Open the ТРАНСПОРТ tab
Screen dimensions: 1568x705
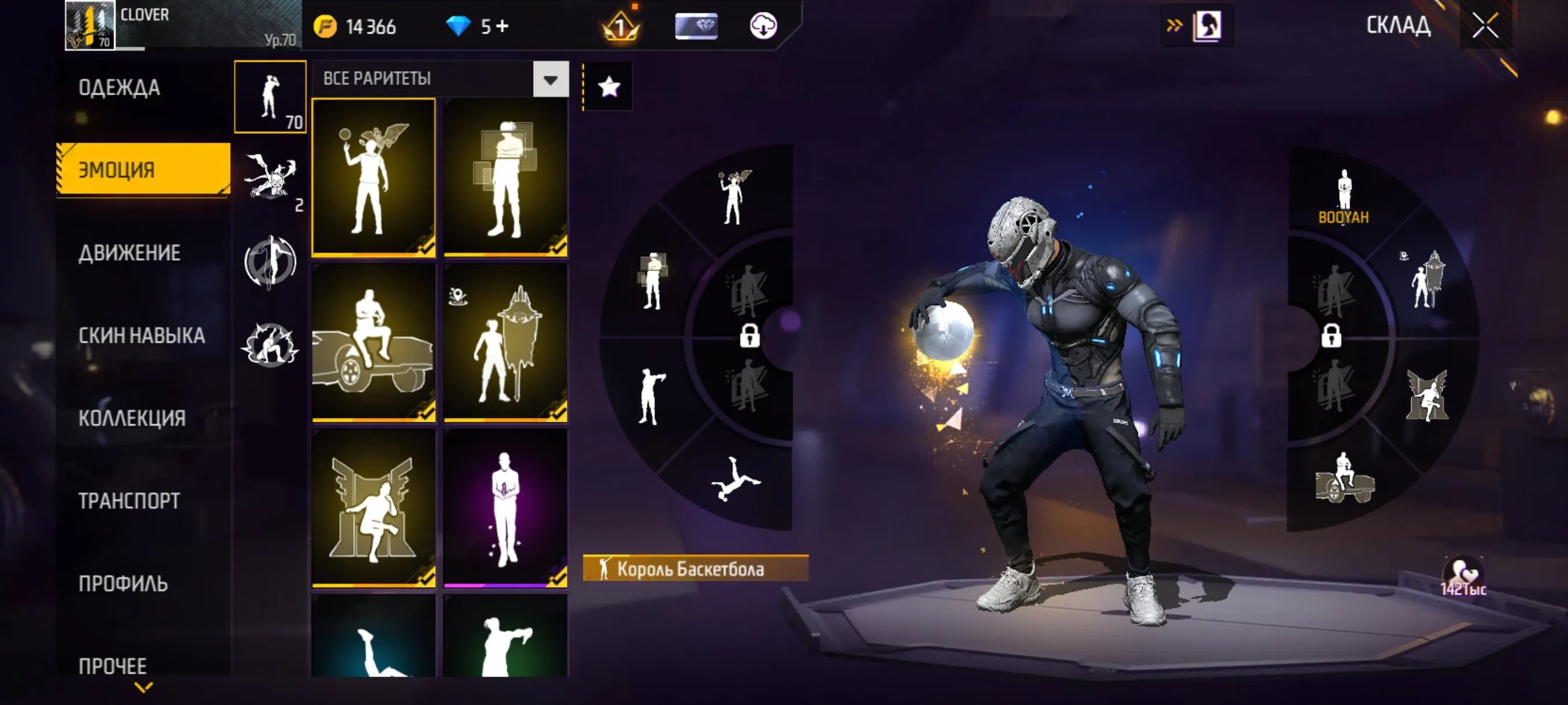(x=128, y=500)
